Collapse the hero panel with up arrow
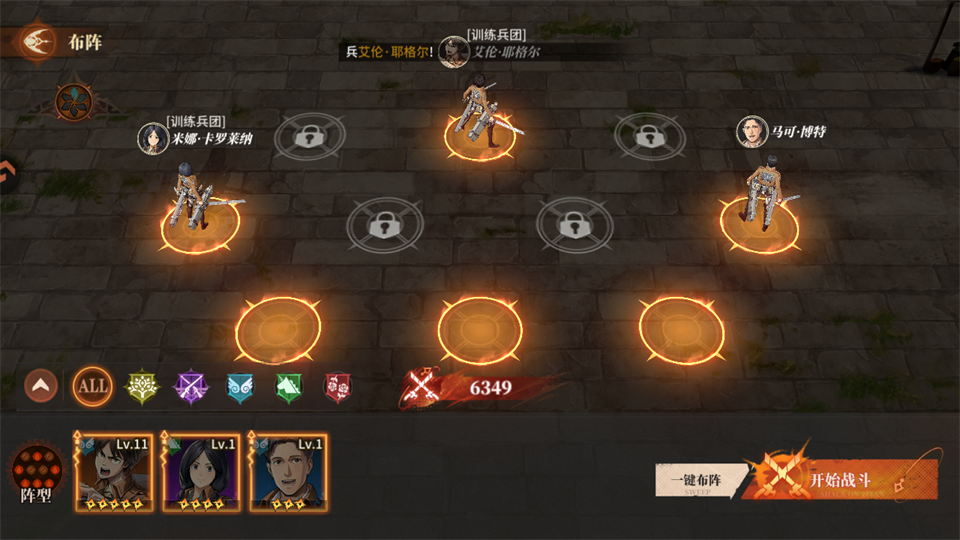 pos(41,386)
